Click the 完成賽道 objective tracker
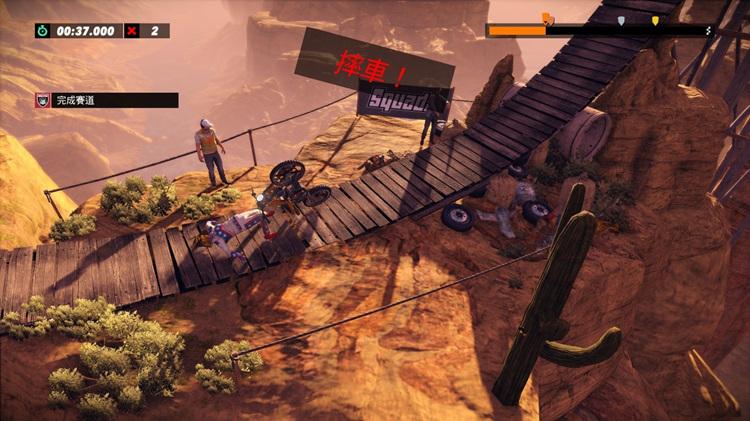The height and width of the screenshot is (421, 750). (106, 100)
